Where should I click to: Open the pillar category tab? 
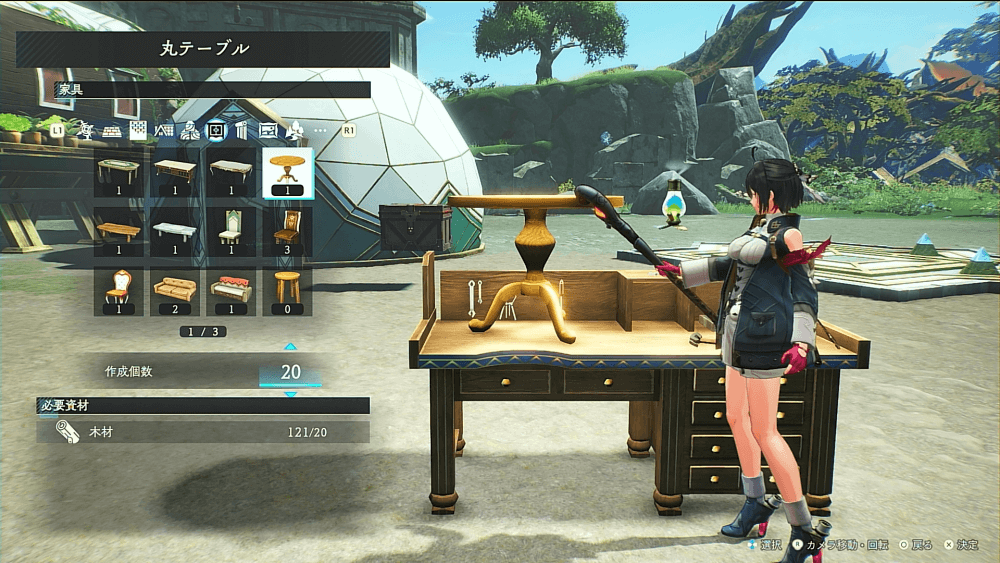tap(241, 130)
